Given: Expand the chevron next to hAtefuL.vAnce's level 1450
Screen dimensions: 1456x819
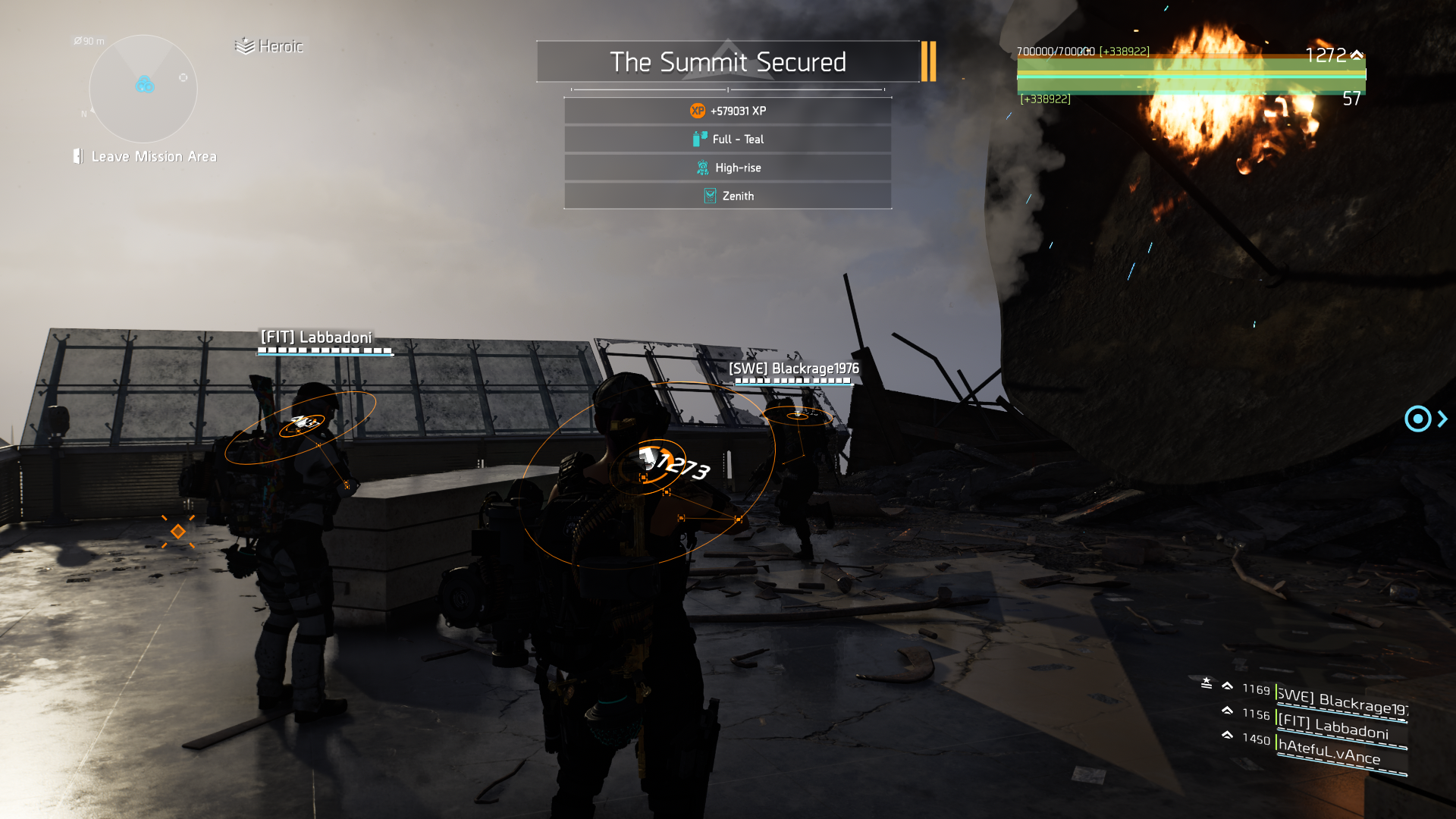Looking at the screenshot, I should tap(1227, 736).
